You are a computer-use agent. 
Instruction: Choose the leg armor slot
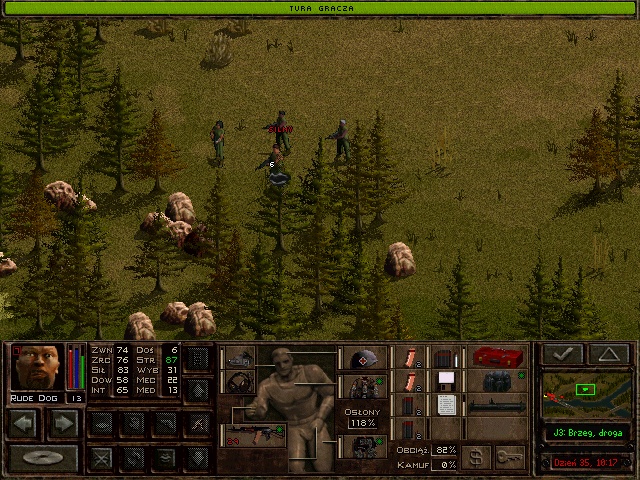point(363,446)
